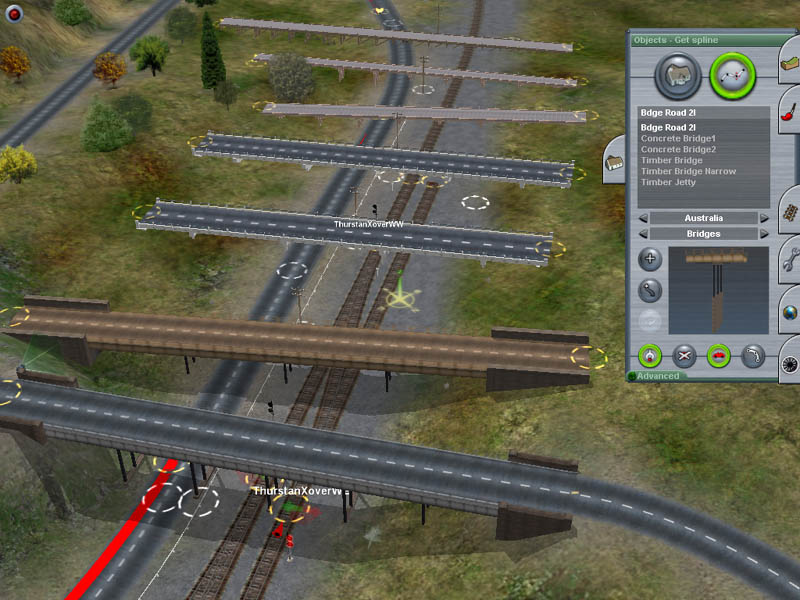Activate spline mode round button

733,74
